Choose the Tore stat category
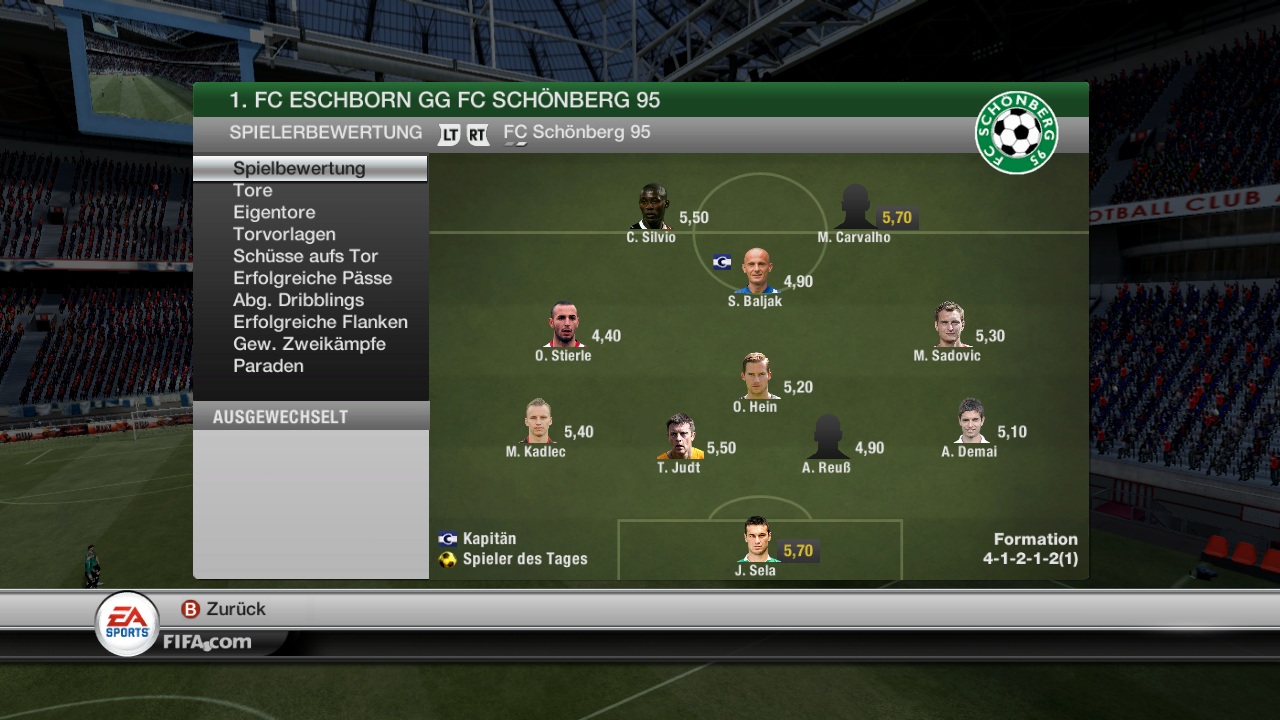 point(253,190)
